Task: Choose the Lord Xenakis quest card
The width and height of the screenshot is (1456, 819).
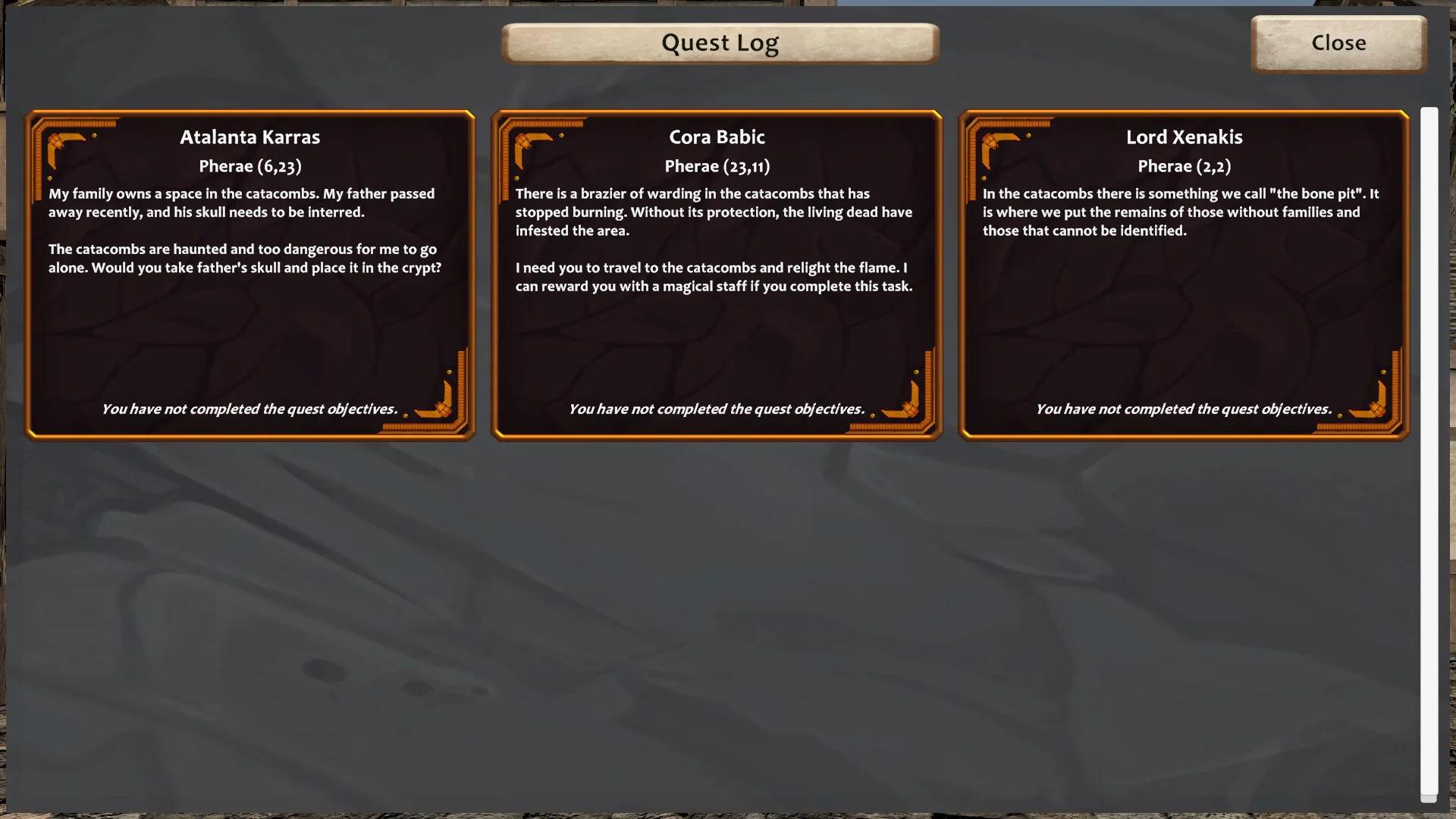Action: point(1184,275)
